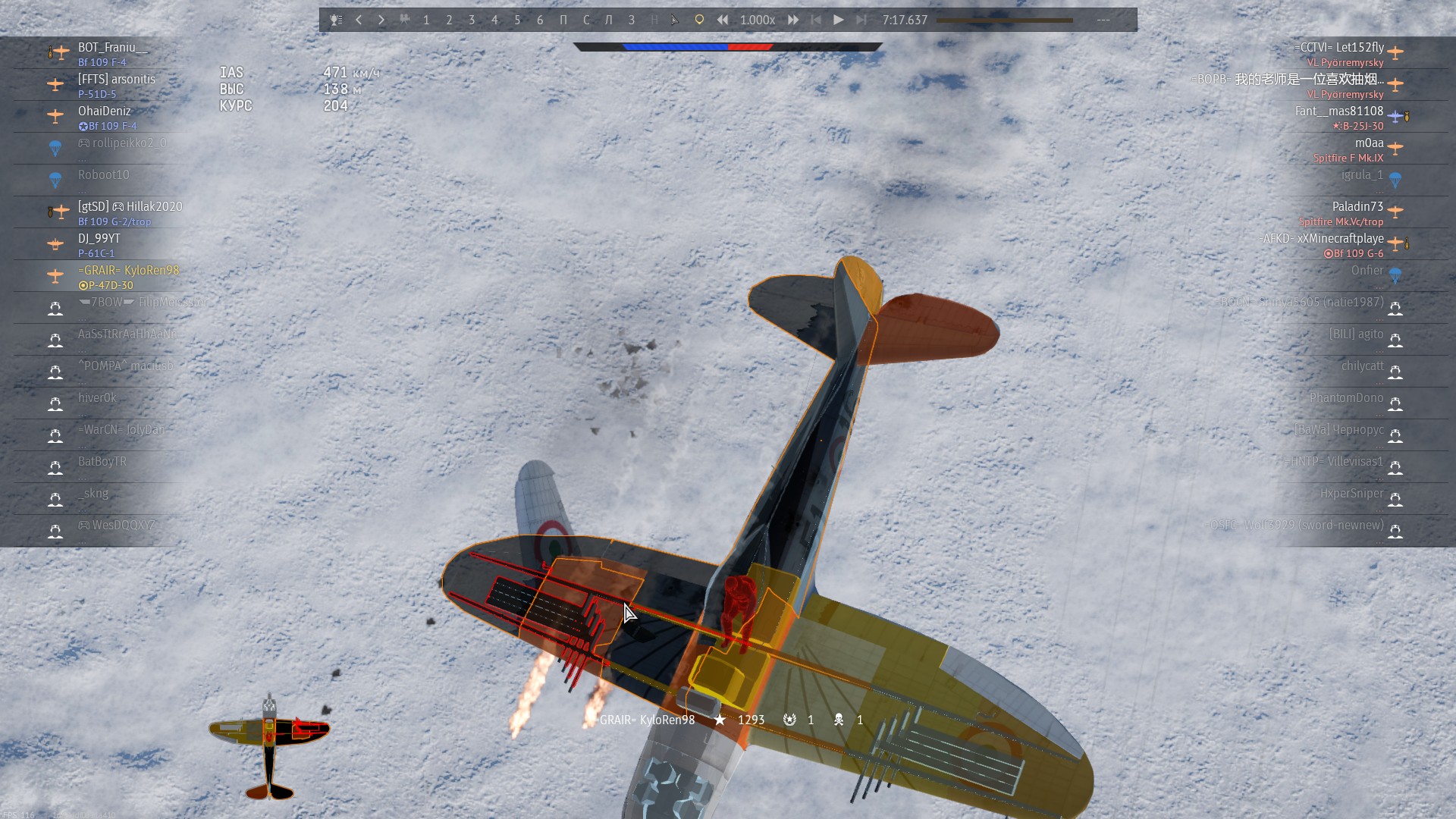Slow down replay with the rewind arrows
Viewport: 1456px width, 819px height.
[x=723, y=20]
